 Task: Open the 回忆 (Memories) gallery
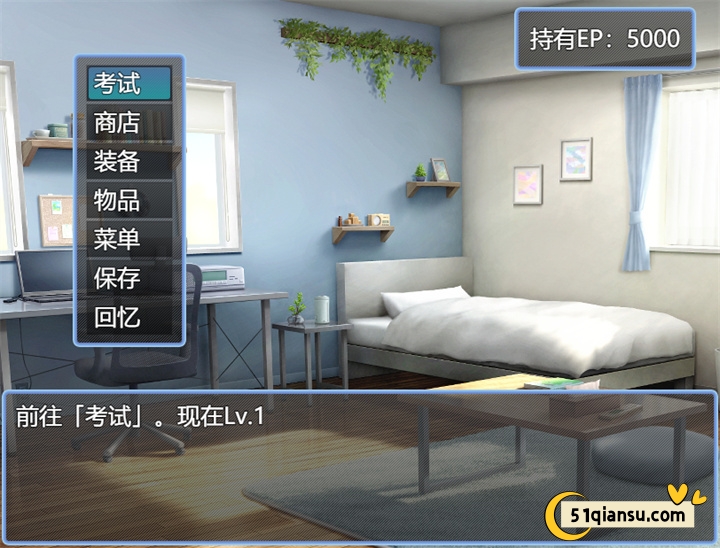click(x=129, y=318)
